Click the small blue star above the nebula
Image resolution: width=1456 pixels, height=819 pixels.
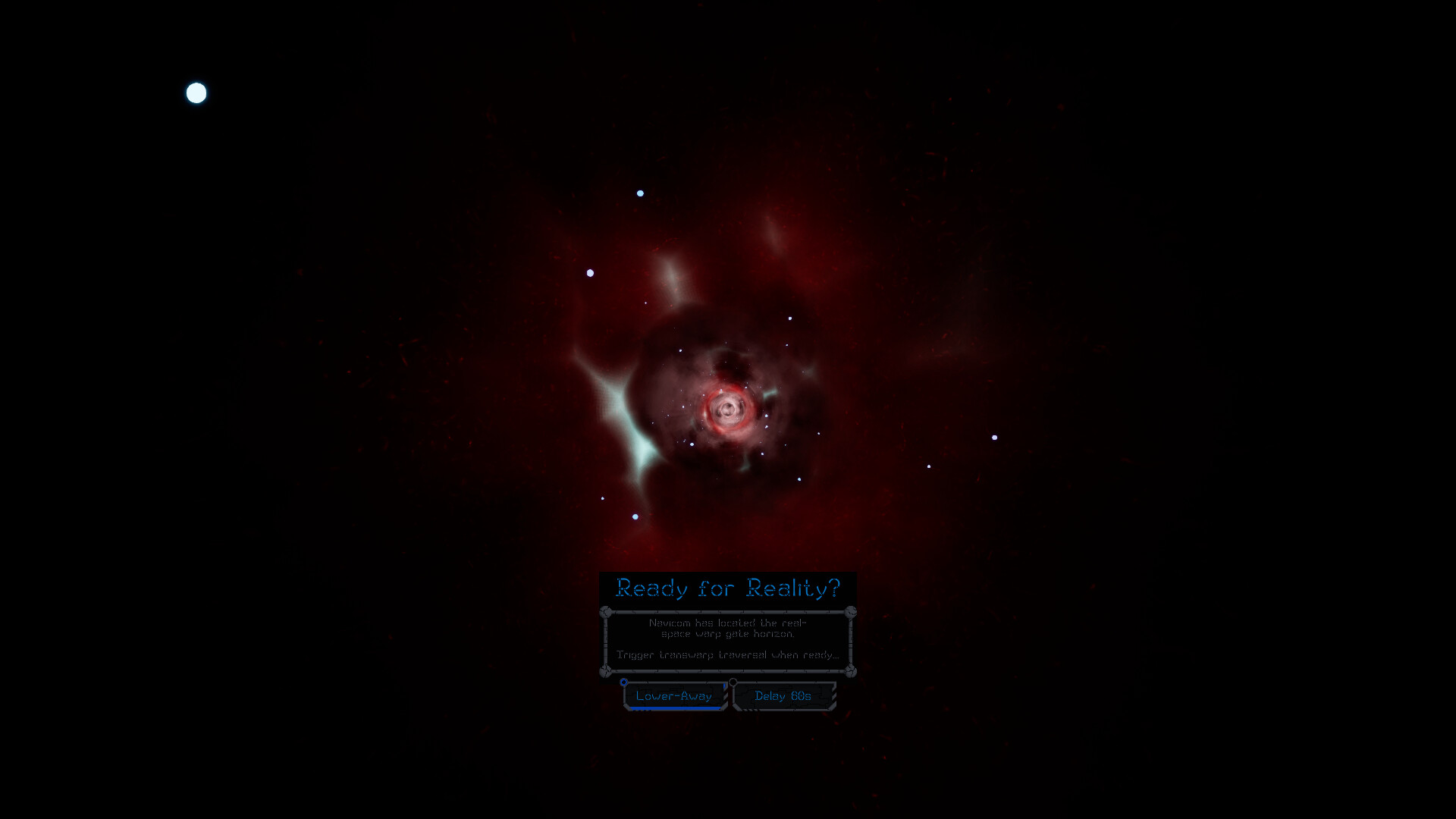point(639,193)
